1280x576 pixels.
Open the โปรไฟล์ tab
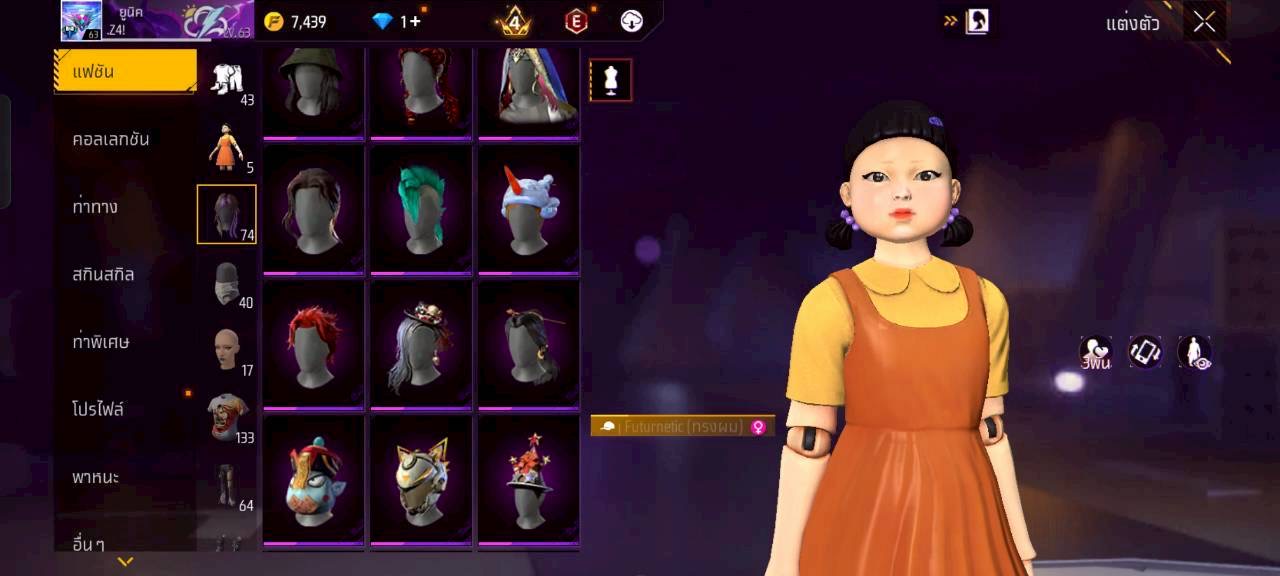click(x=98, y=409)
